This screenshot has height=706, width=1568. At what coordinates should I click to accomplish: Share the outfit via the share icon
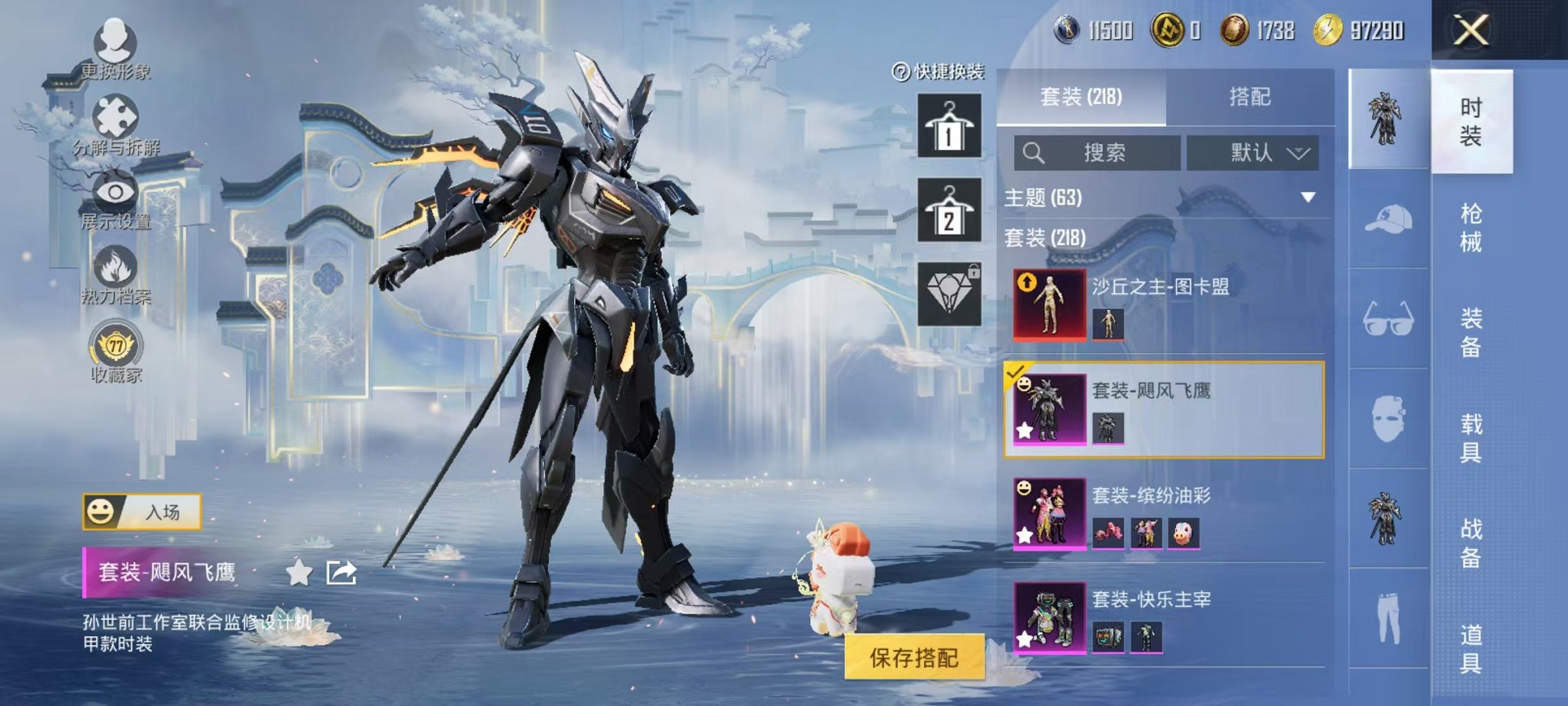[x=341, y=573]
